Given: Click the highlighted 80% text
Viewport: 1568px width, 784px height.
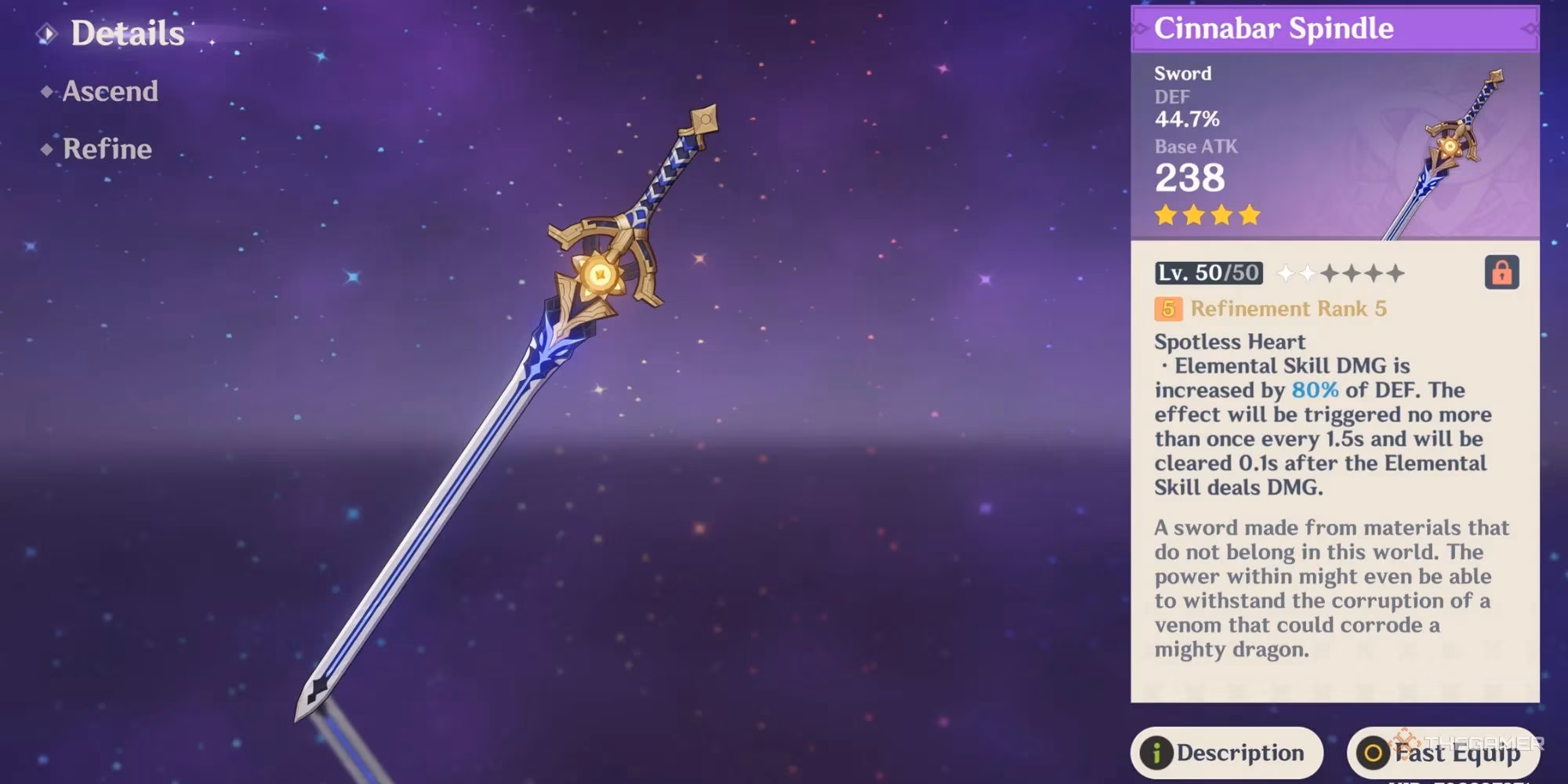Looking at the screenshot, I should [1315, 390].
